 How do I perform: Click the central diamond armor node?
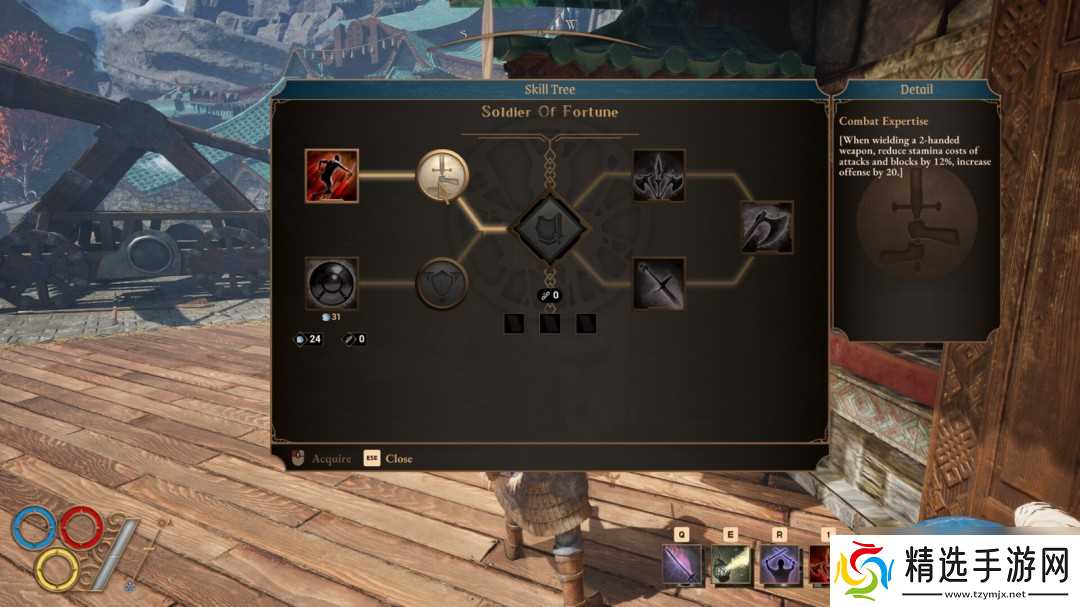[547, 230]
